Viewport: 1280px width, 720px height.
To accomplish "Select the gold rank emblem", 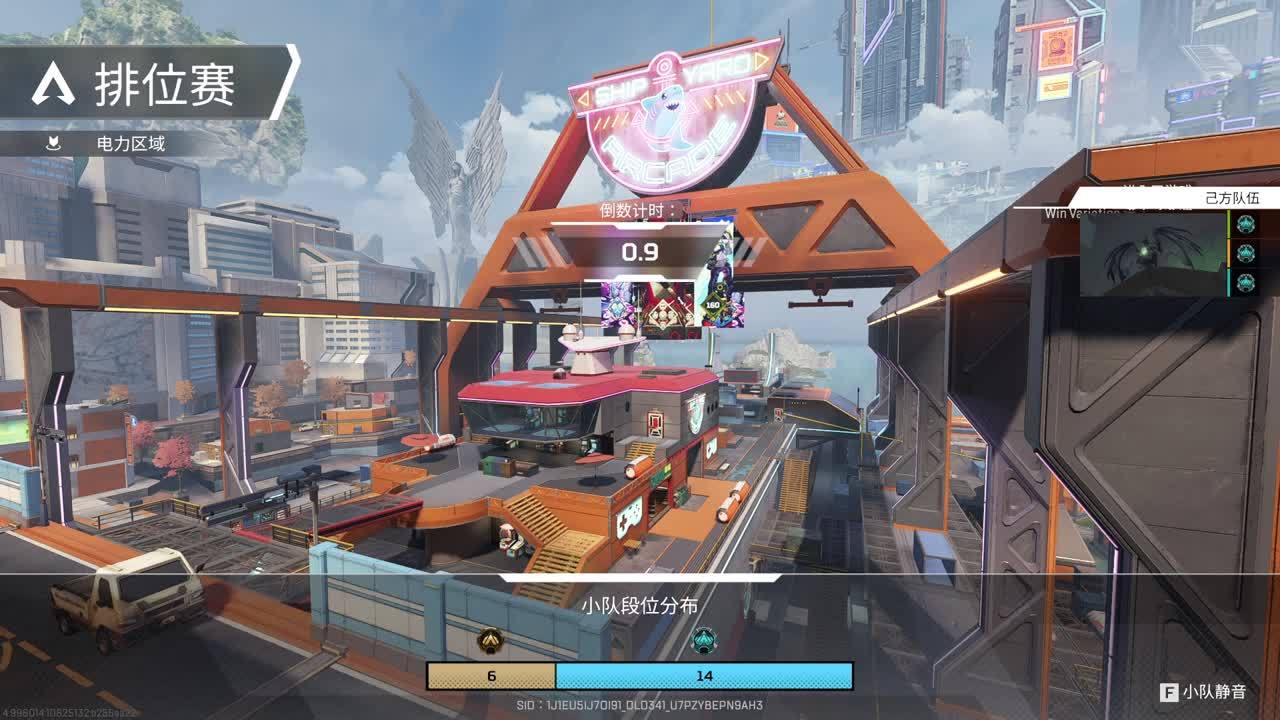I will tap(490, 640).
